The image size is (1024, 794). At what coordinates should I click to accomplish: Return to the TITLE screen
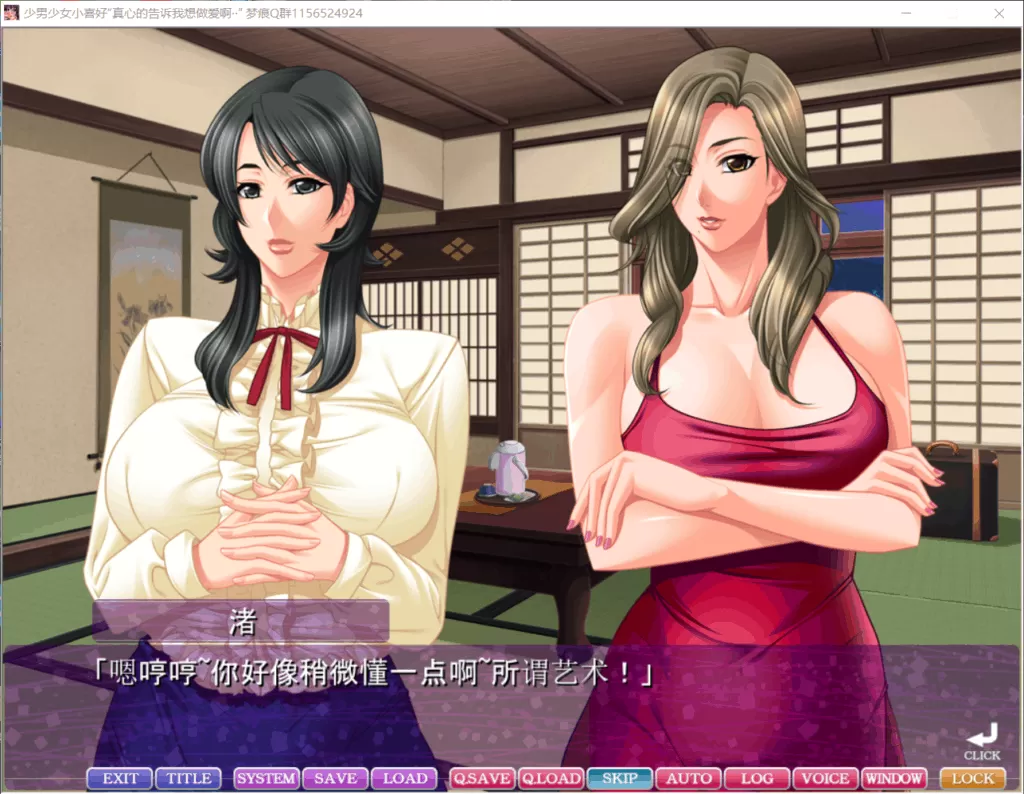coord(188,778)
